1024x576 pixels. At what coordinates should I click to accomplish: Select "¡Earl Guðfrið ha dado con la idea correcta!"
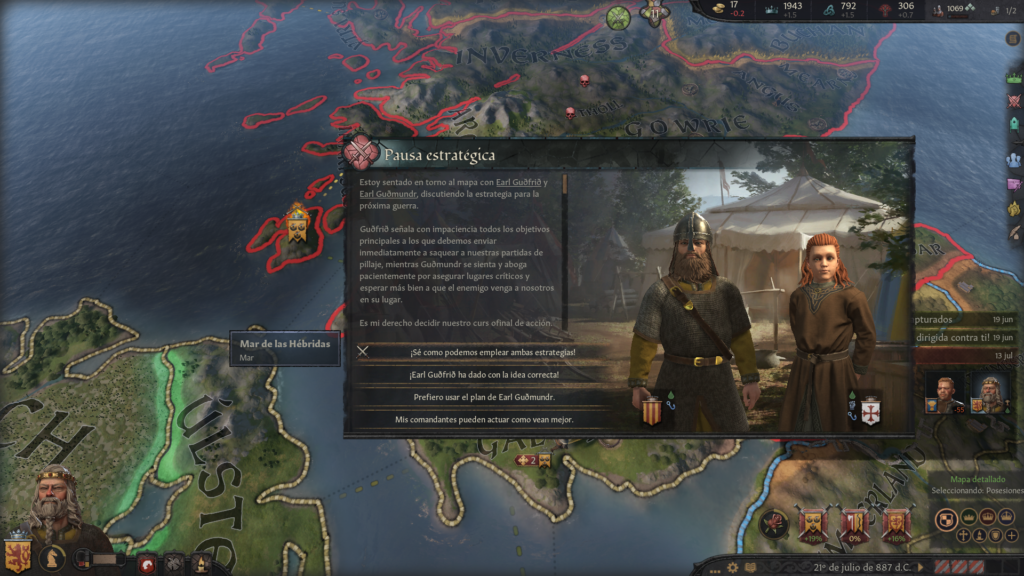pos(484,375)
